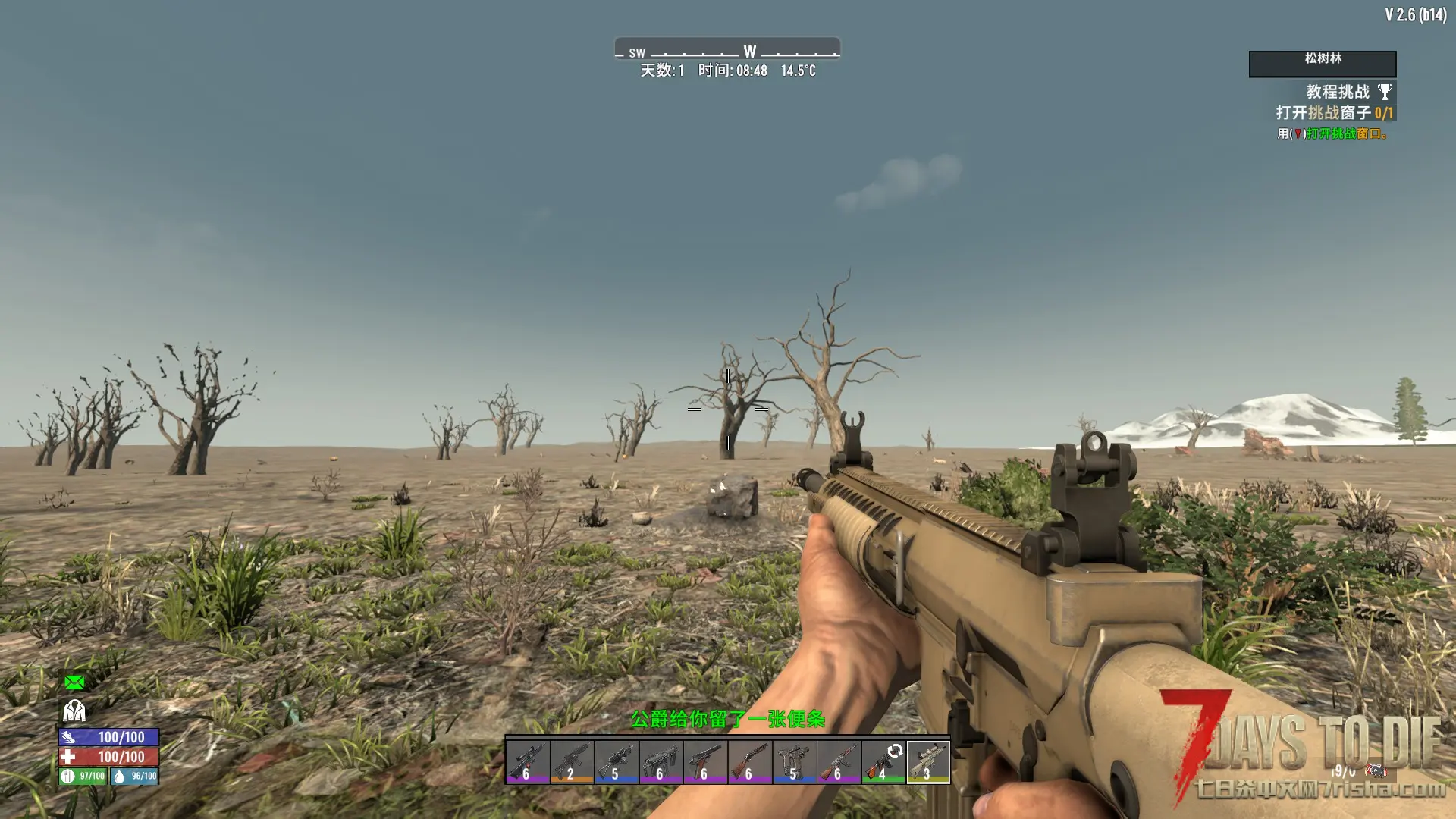Viewport: 1456px width, 819px height.
Task: Choose the orange quality 2 rifle slot
Action: (572, 761)
